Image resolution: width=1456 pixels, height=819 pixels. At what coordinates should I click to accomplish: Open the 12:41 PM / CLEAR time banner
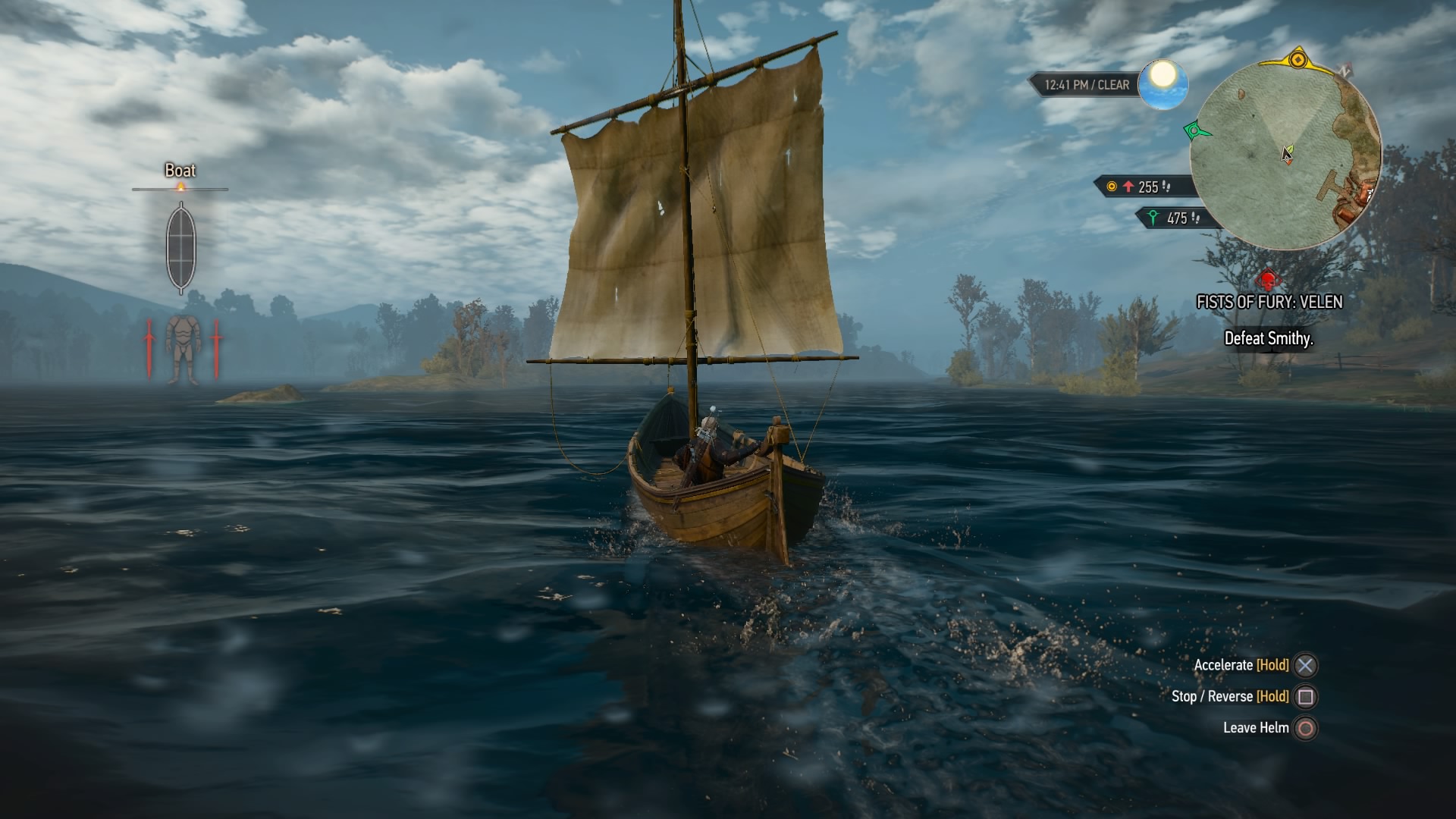pyautogui.click(x=1087, y=84)
